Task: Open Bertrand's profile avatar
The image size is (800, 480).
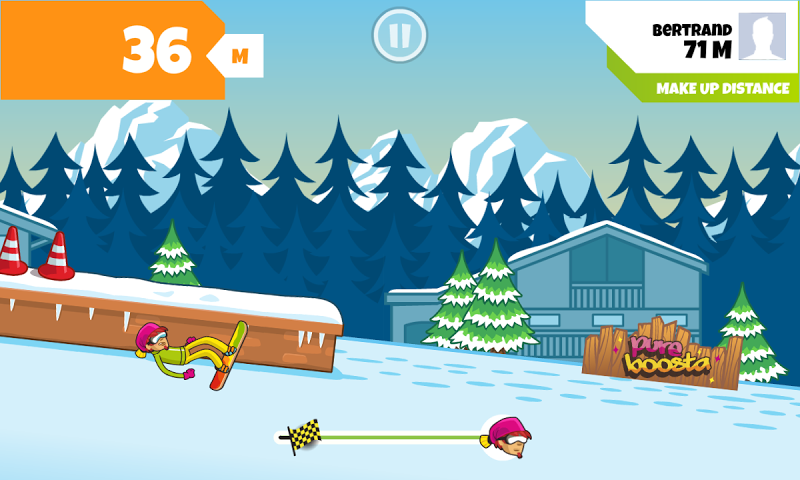Action: click(x=763, y=37)
